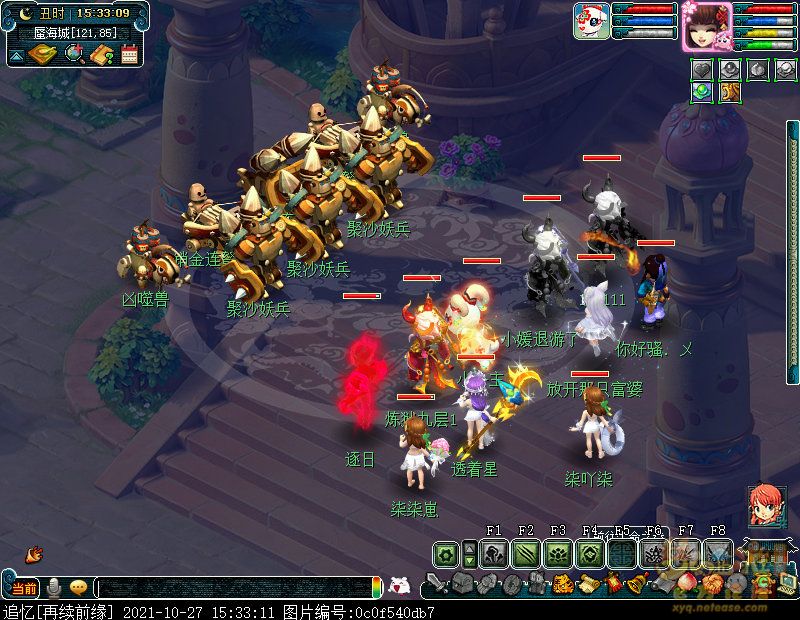The image size is (800, 620).
Task: Open the golden compass minimap icon
Action: coord(42,54)
